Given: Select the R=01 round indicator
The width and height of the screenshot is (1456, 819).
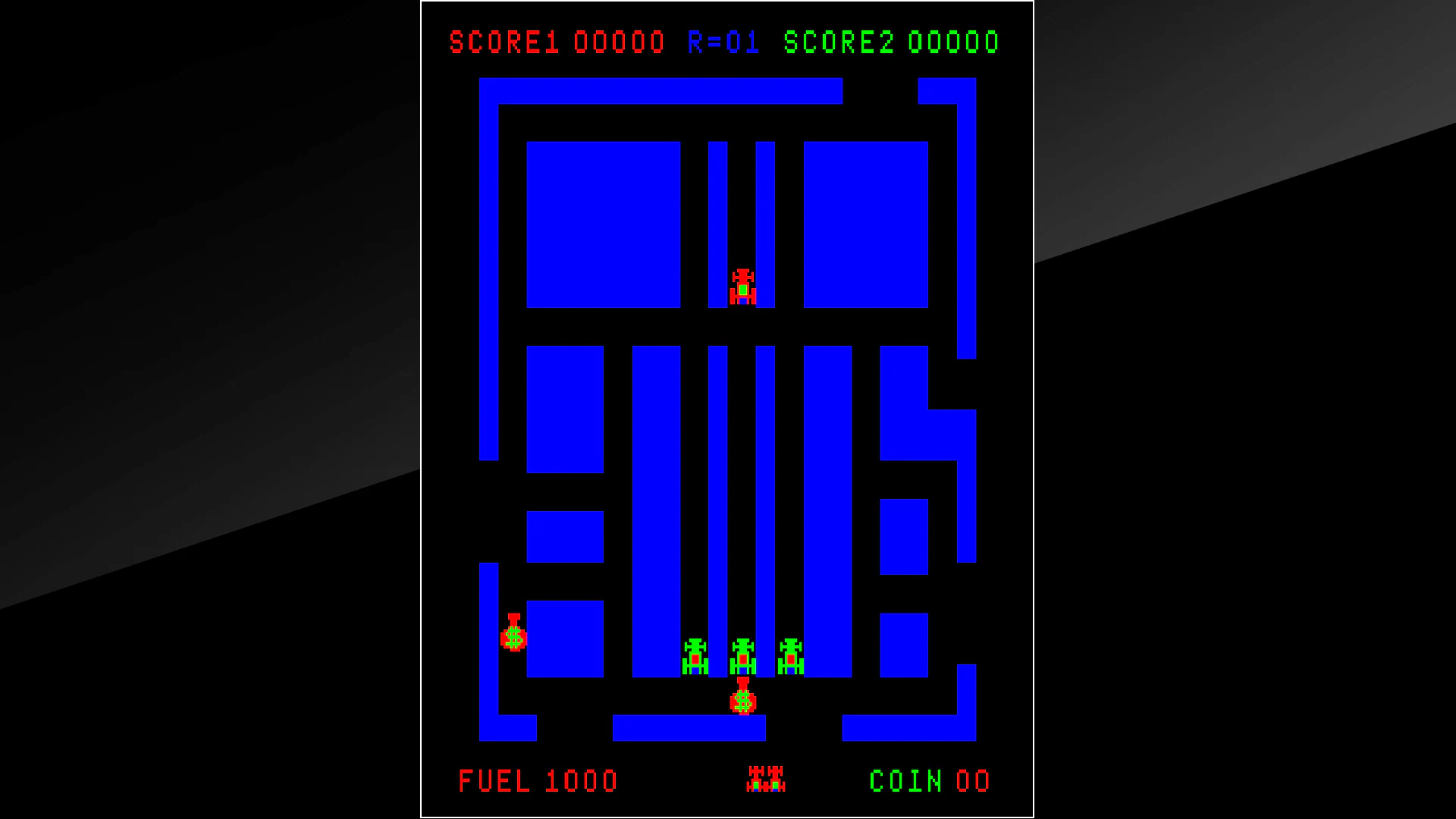Looking at the screenshot, I should click(723, 42).
